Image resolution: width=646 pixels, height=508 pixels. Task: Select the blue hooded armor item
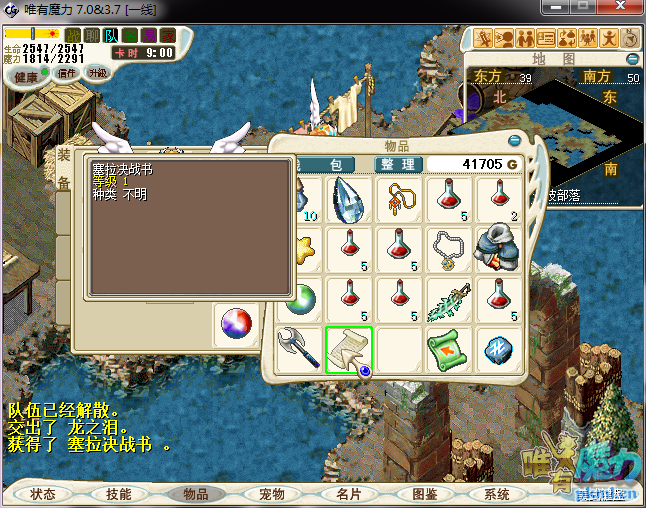pos(498,249)
